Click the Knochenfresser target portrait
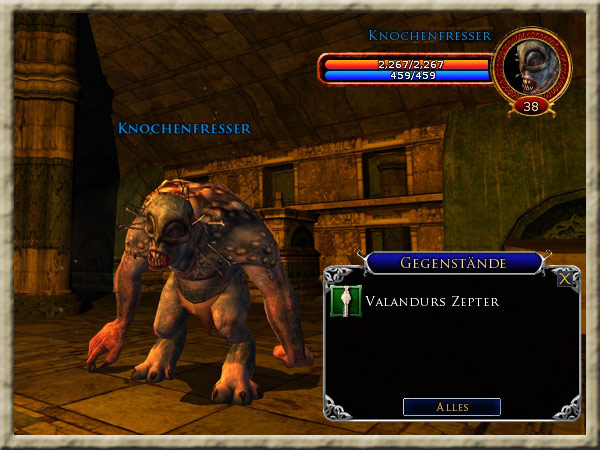 (531, 66)
